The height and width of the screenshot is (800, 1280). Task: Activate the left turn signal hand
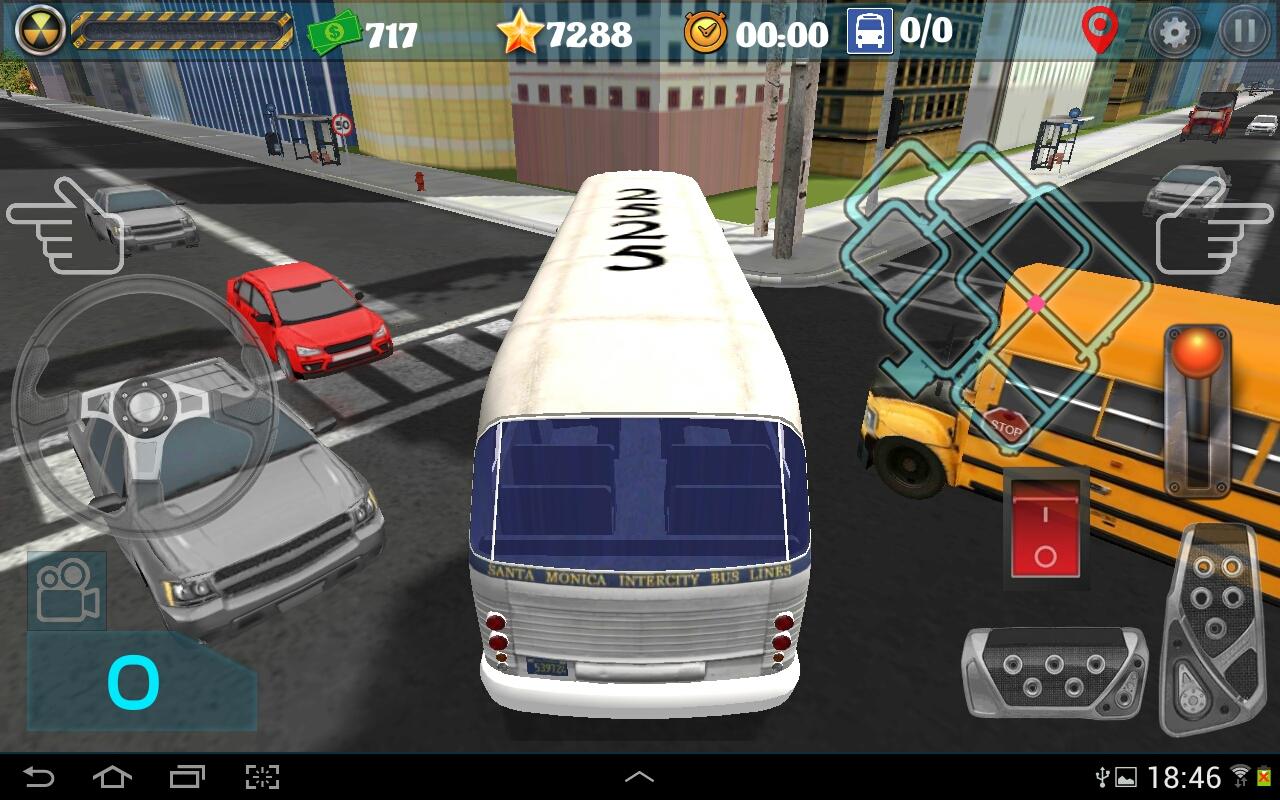[x=64, y=226]
